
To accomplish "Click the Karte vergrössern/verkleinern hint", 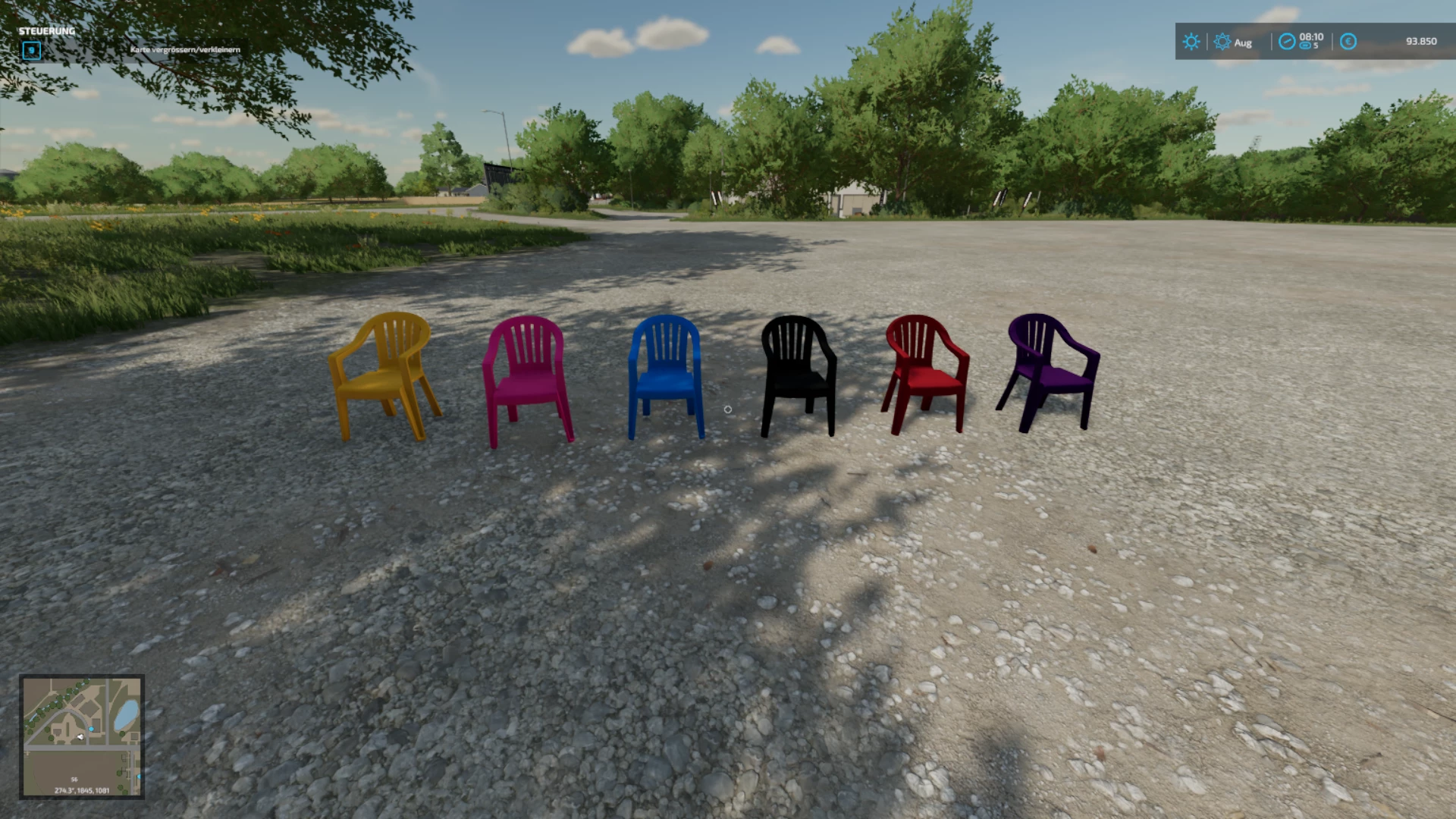I will click(x=186, y=49).
